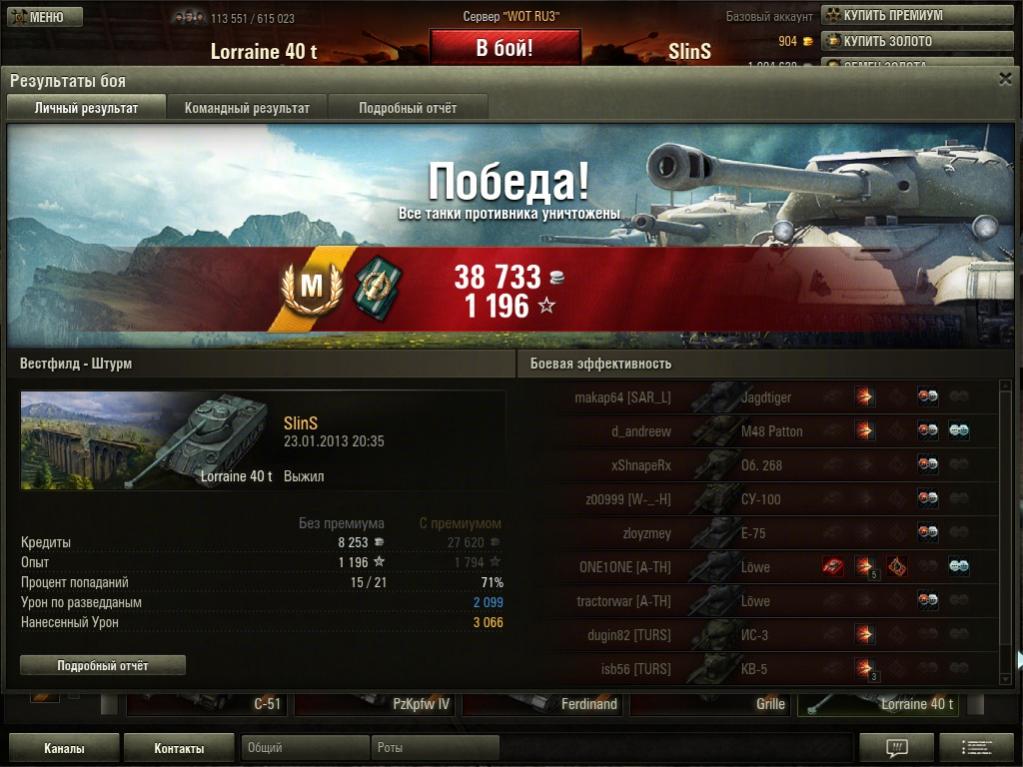The width and height of the screenshot is (1023, 767).
Task: Select the Личный результат tab
Action: click(x=86, y=108)
